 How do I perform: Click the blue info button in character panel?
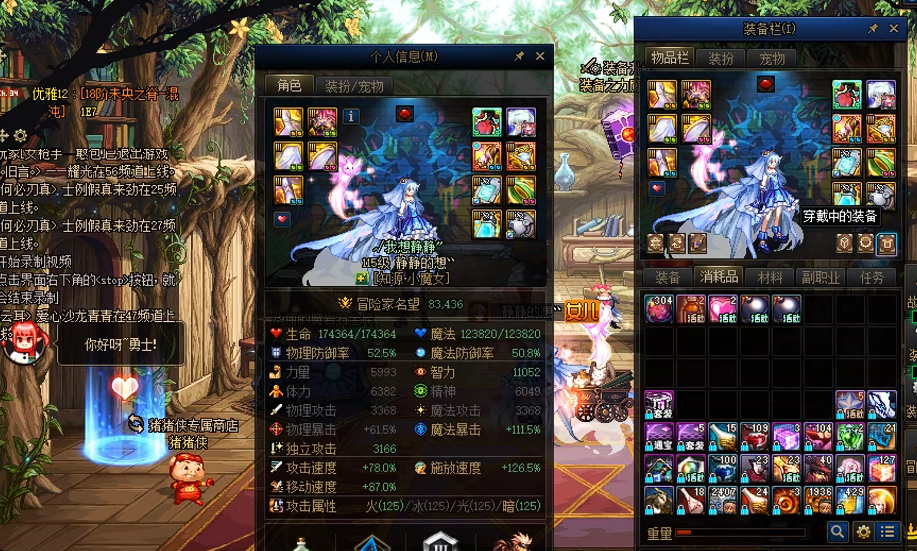[351, 116]
